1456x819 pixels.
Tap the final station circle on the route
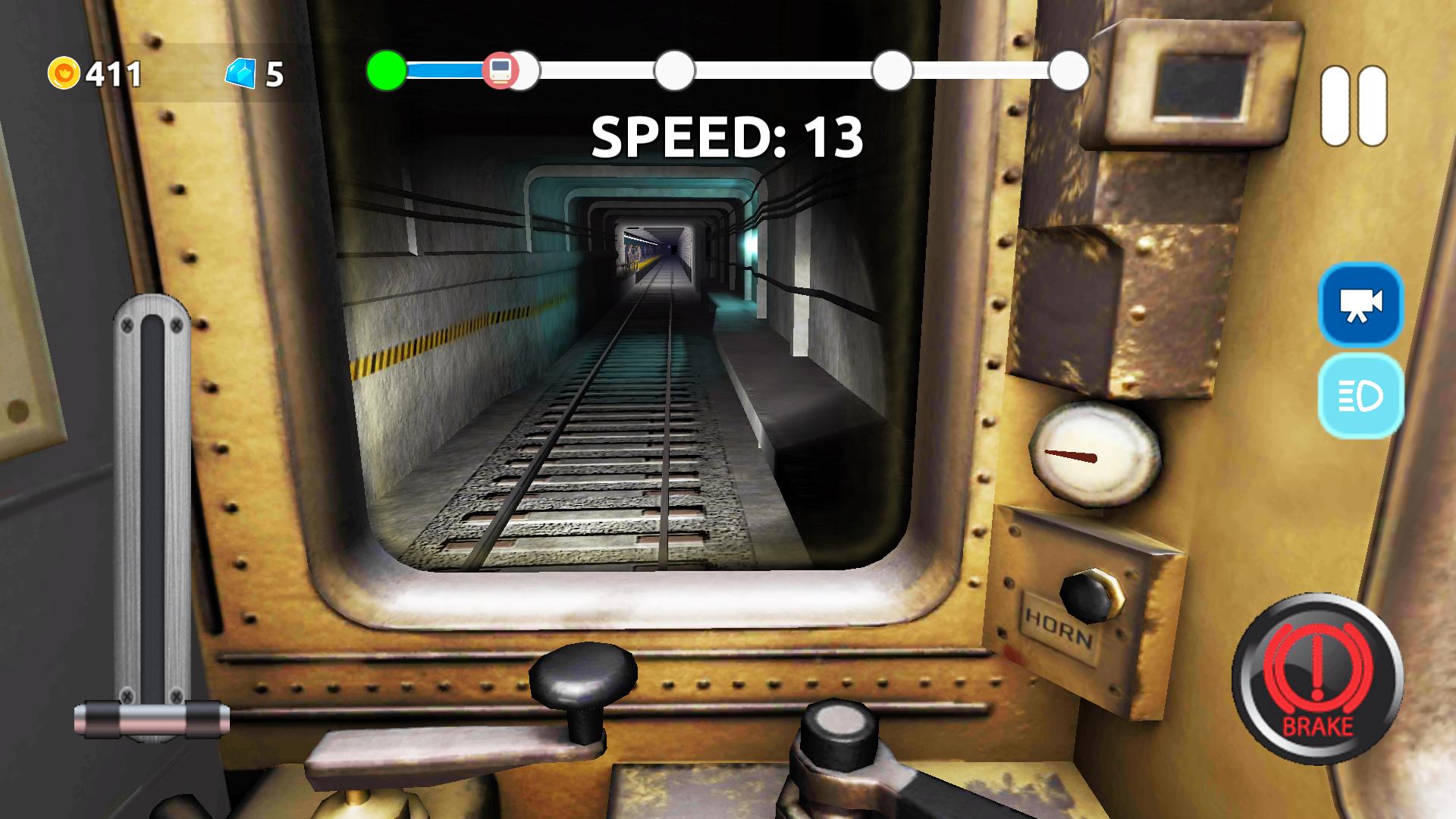(1068, 71)
